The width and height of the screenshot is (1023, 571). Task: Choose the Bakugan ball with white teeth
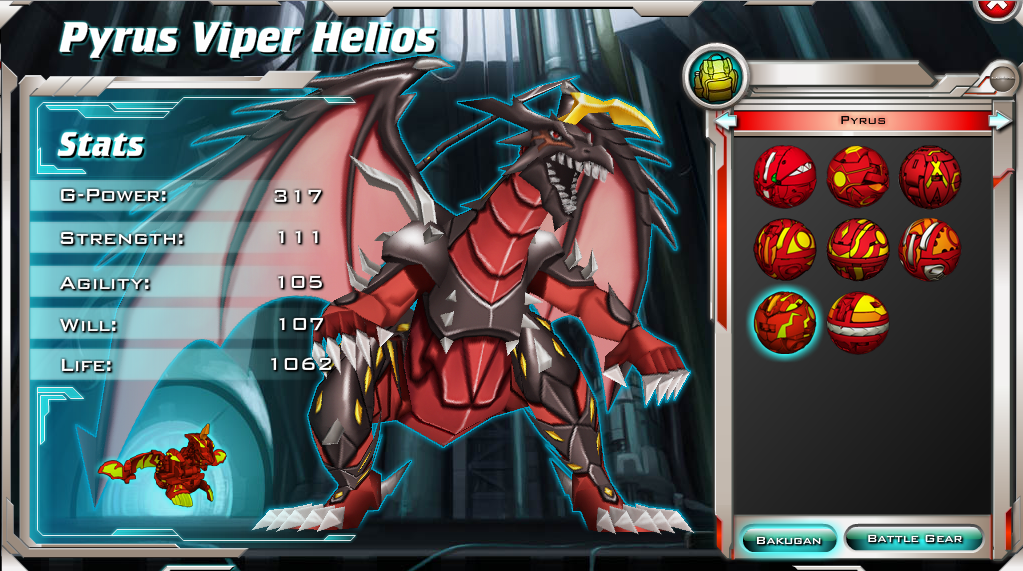click(784, 175)
